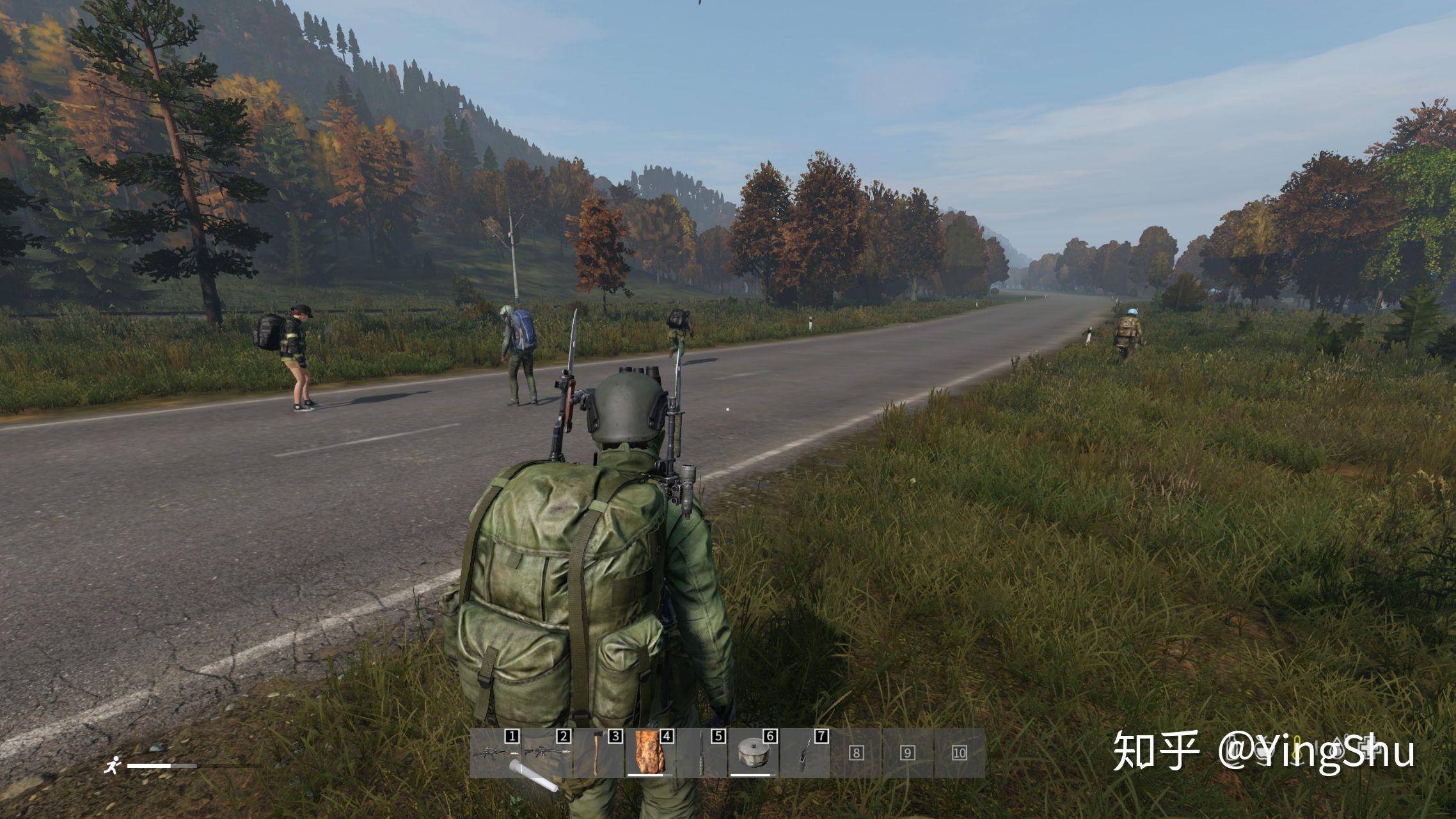Select the cooking pot in slot 6
1456x819 pixels.
[x=754, y=754]
